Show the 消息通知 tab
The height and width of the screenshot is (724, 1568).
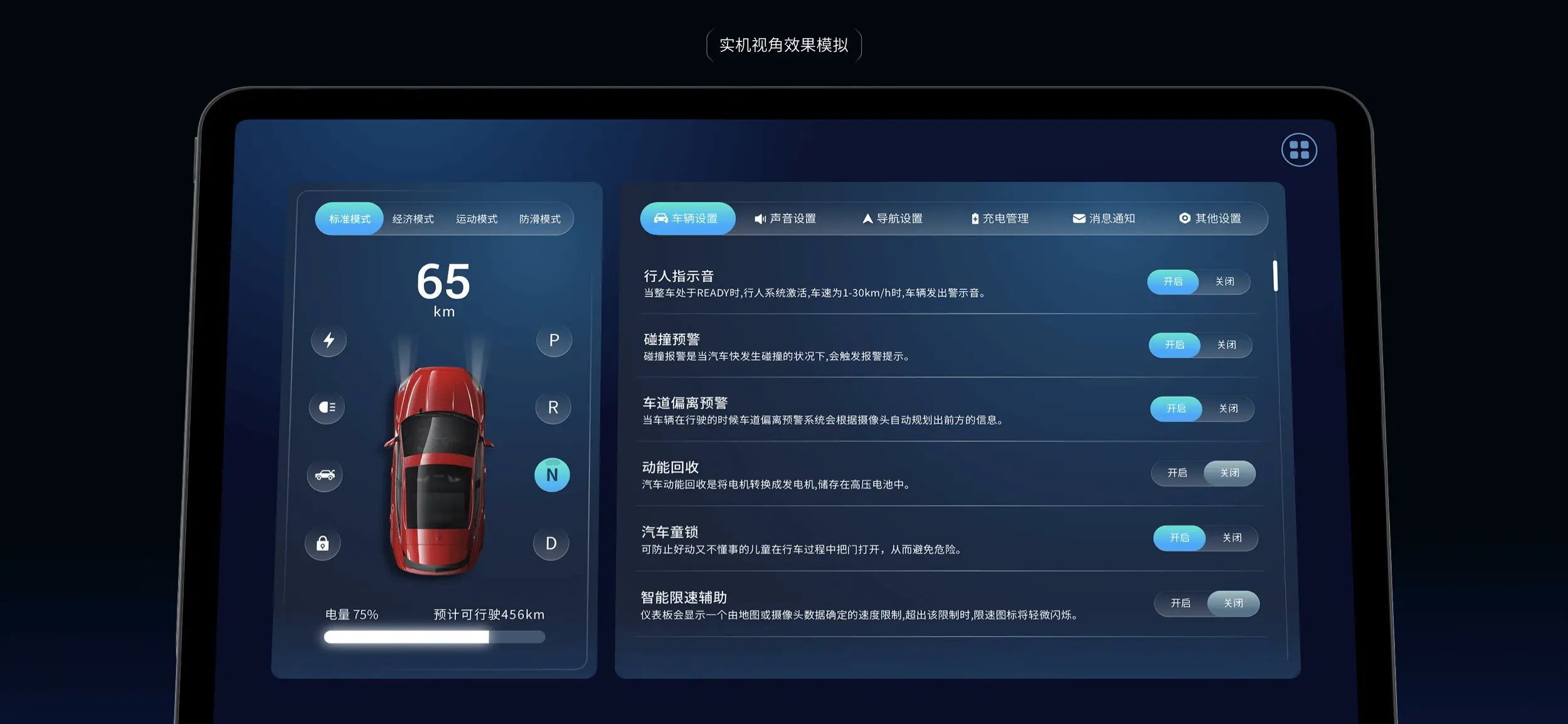click(x=1104, y=218)
